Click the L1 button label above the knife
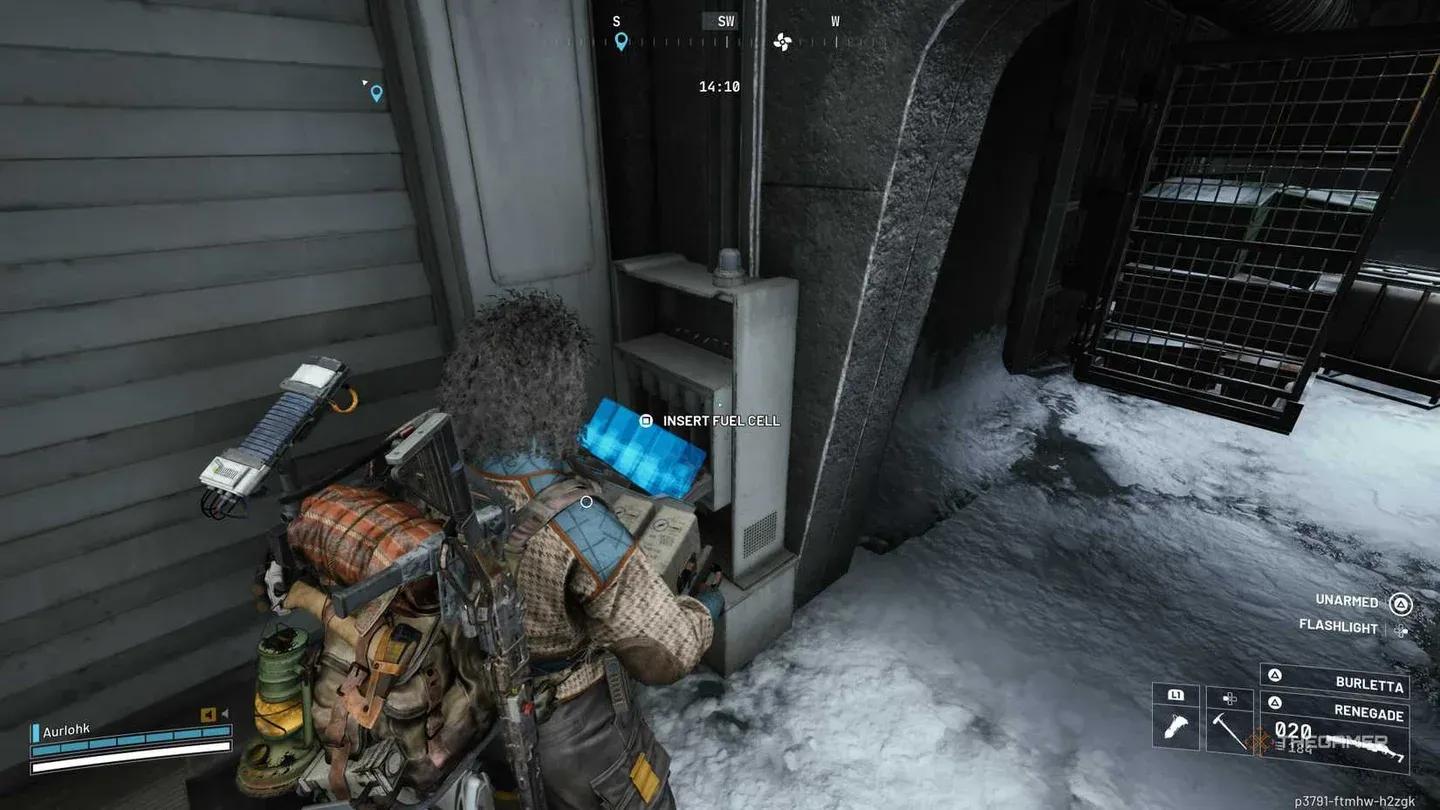1440x810 pixels. point(1177,694)
